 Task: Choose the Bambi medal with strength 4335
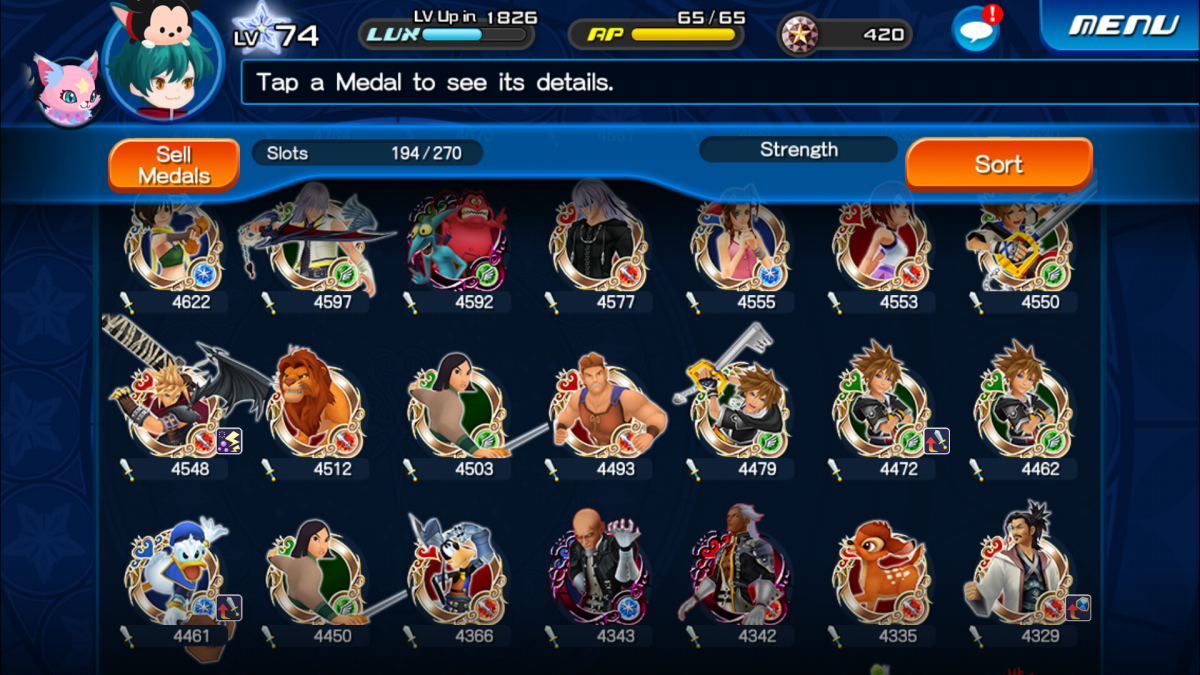882,577
